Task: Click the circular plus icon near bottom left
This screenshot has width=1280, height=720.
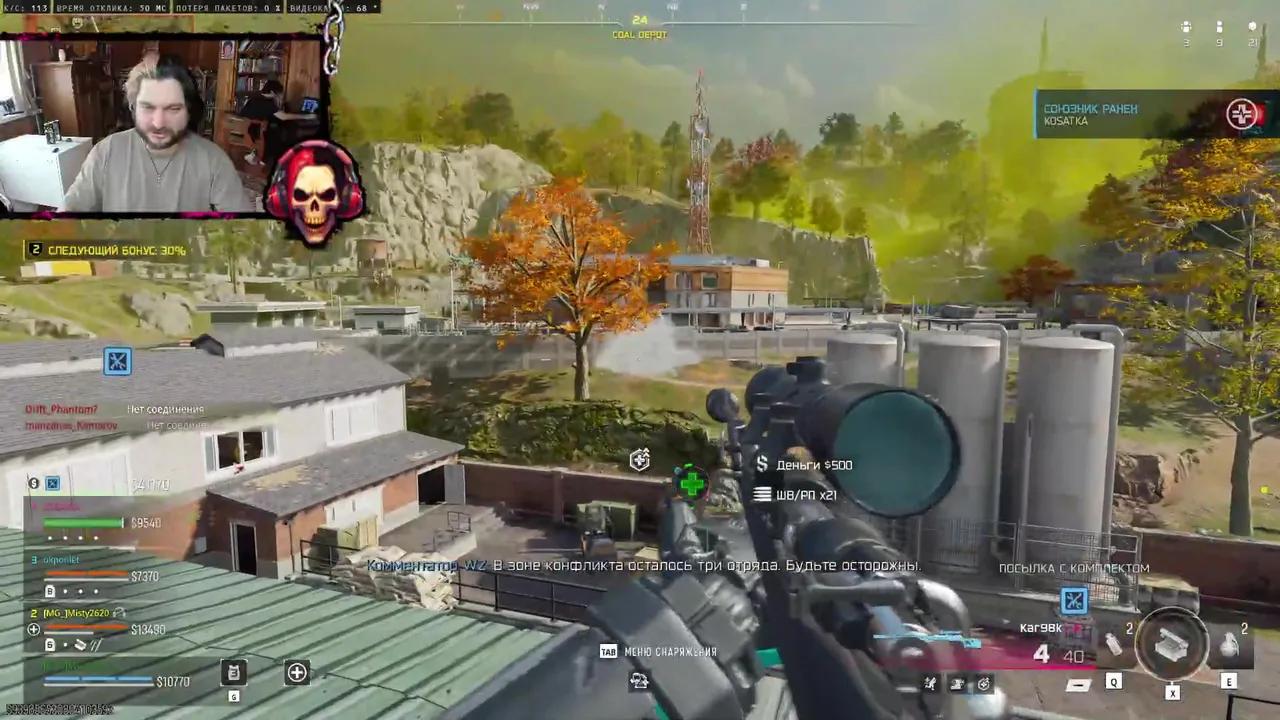Action: (296, 673)
